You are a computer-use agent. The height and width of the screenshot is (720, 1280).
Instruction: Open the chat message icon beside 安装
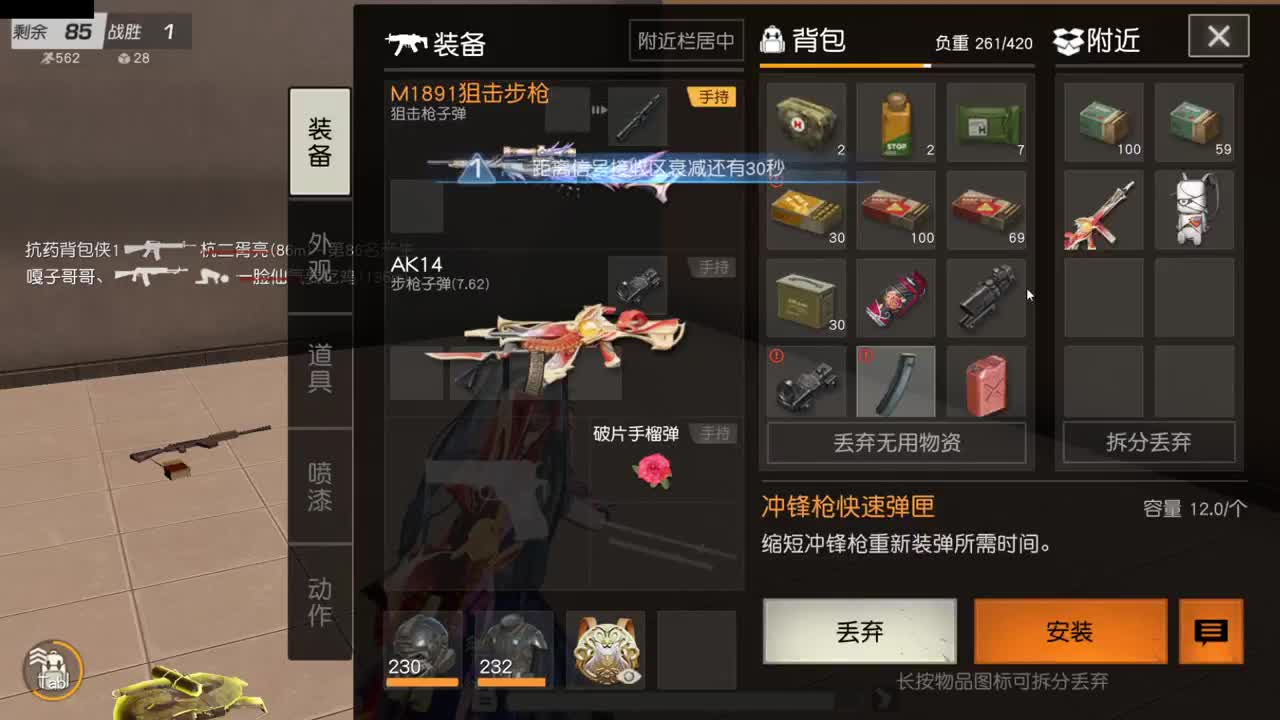pyautogui.click(x=1211, y=632)
